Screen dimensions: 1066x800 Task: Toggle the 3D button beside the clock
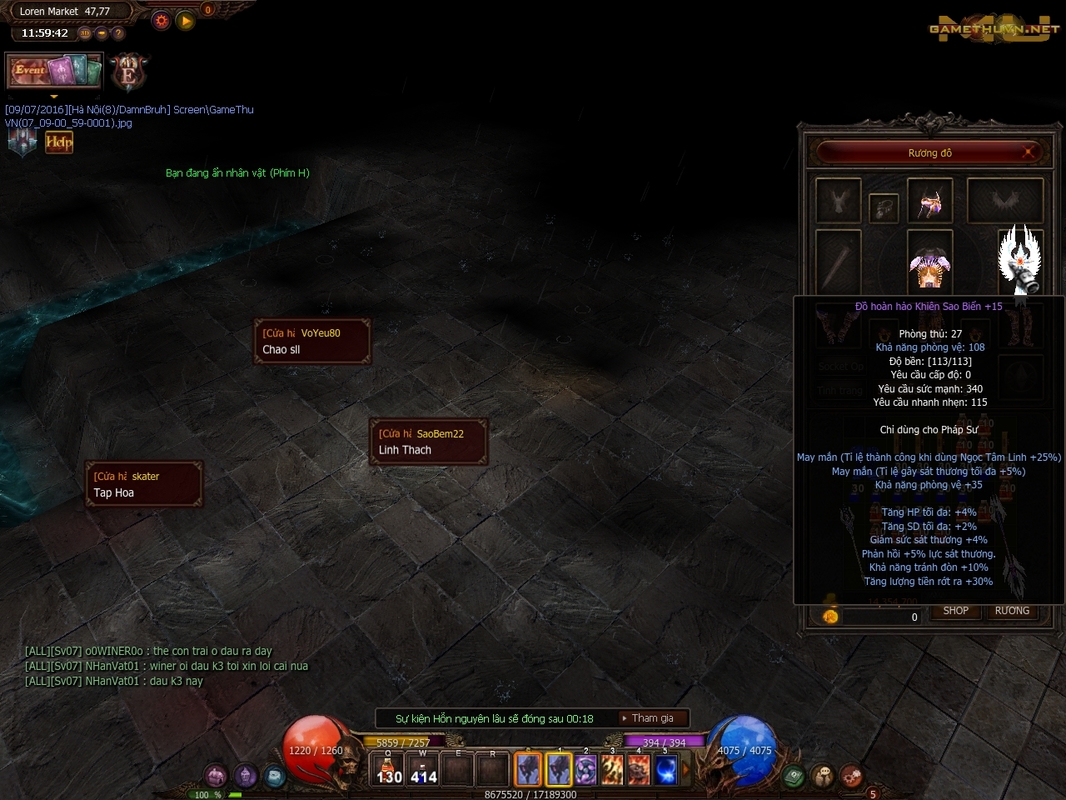85,33
